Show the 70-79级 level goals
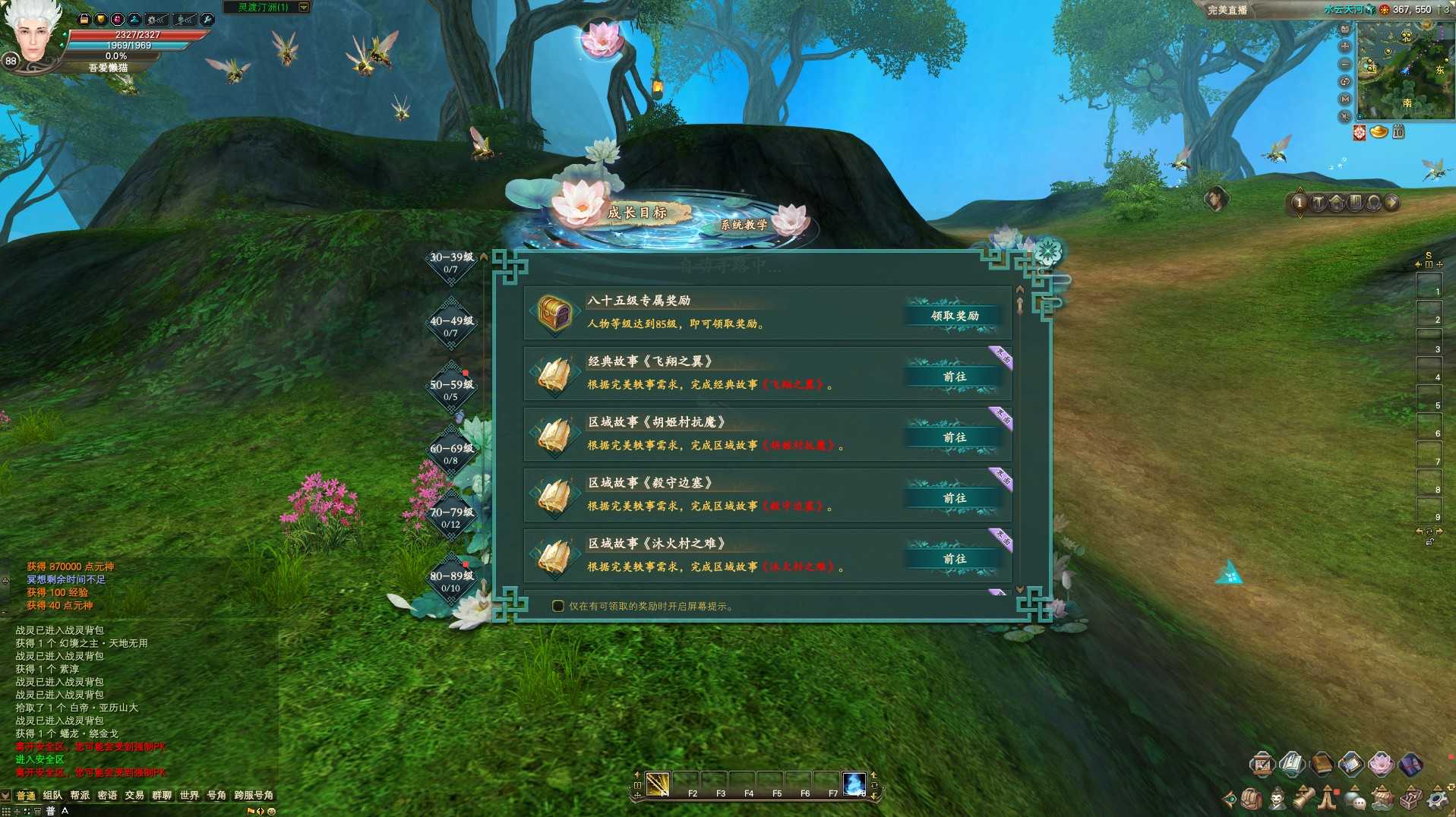Screen dimensions: 1456x817 coord(451,518)
